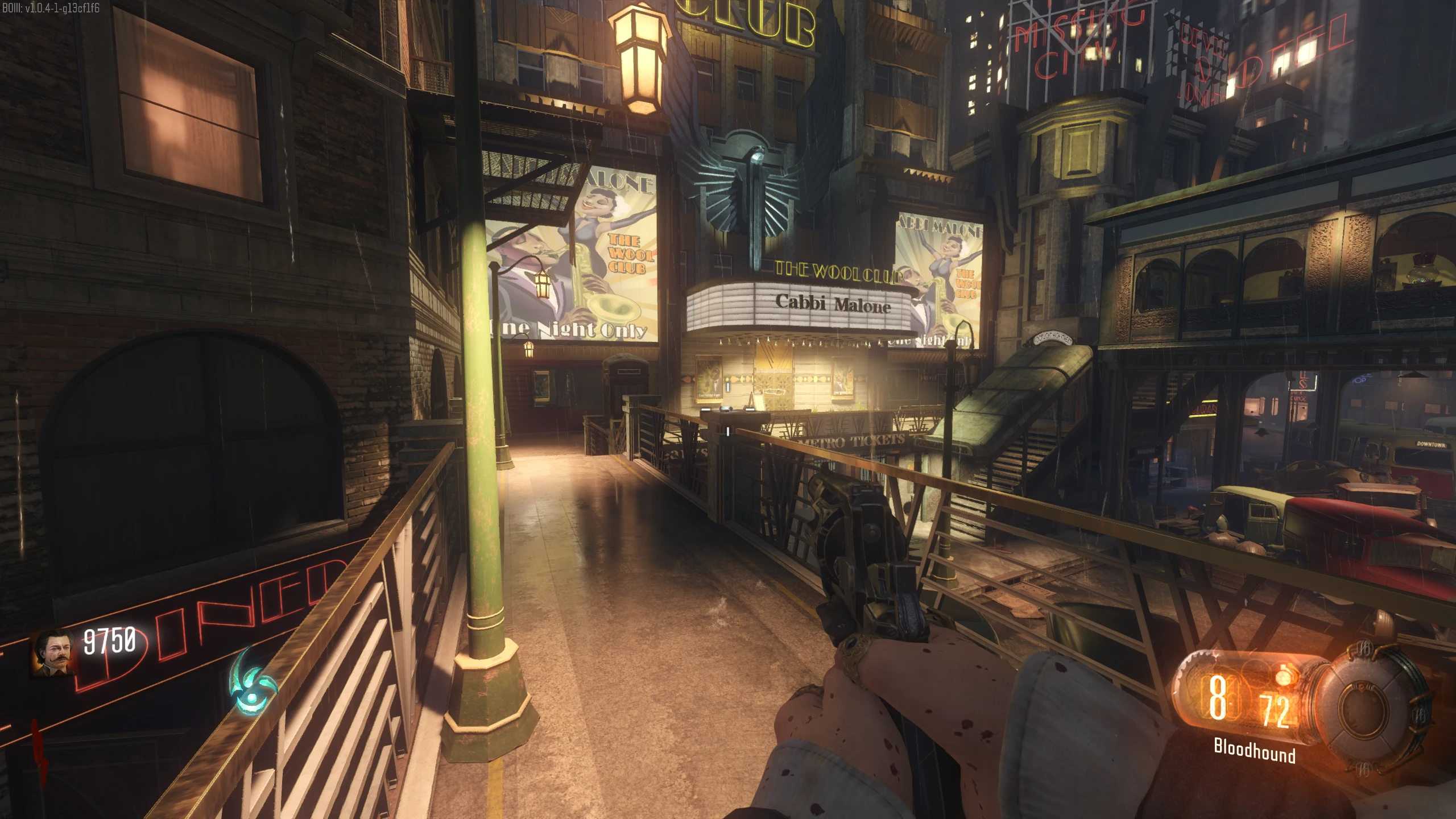The height and width of the screenshot is (819, 1456).
Task: Click the Bloodhound weapon name label
Action: (x=1254, y=751)
